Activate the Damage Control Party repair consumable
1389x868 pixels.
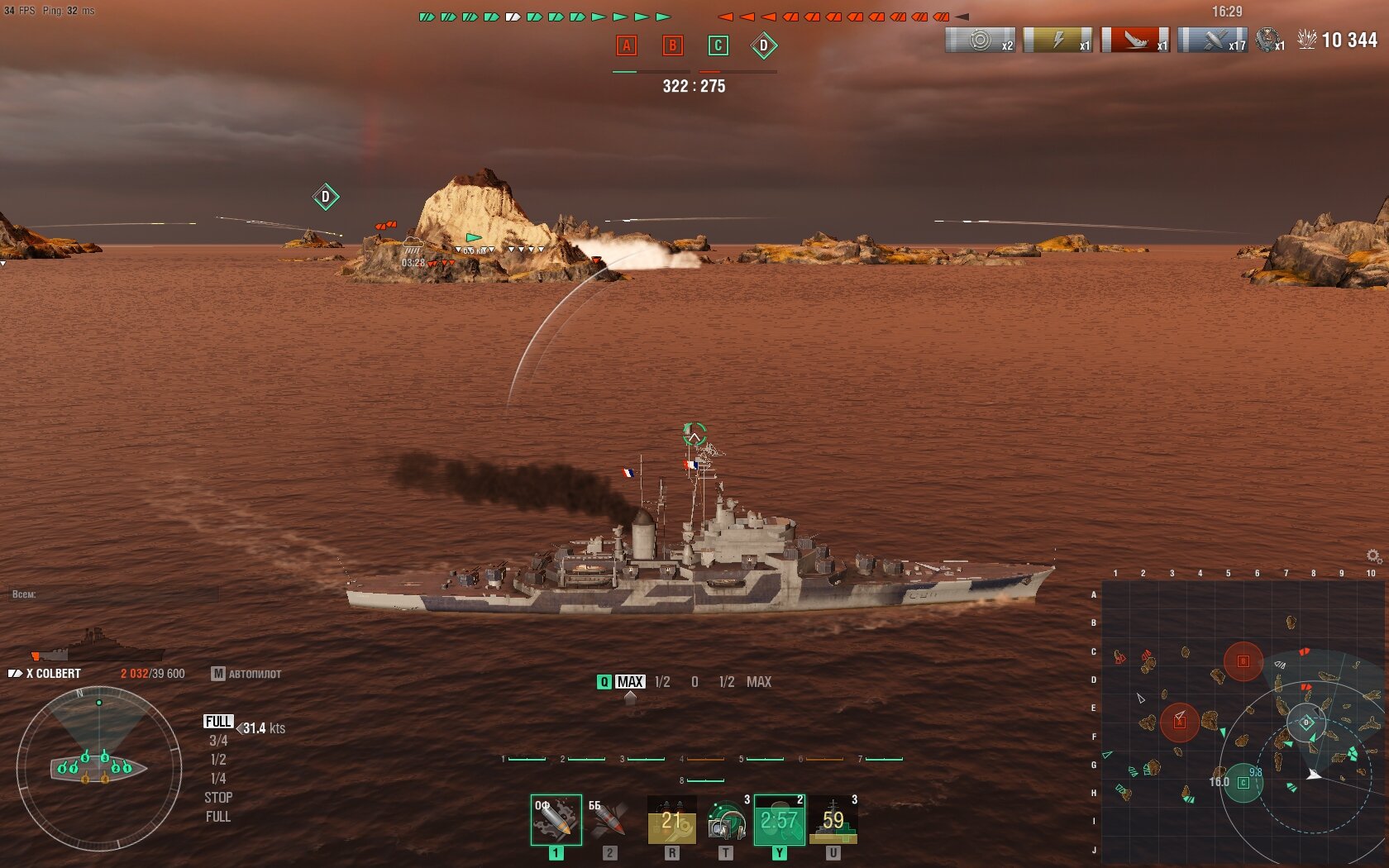coord(671,819)
